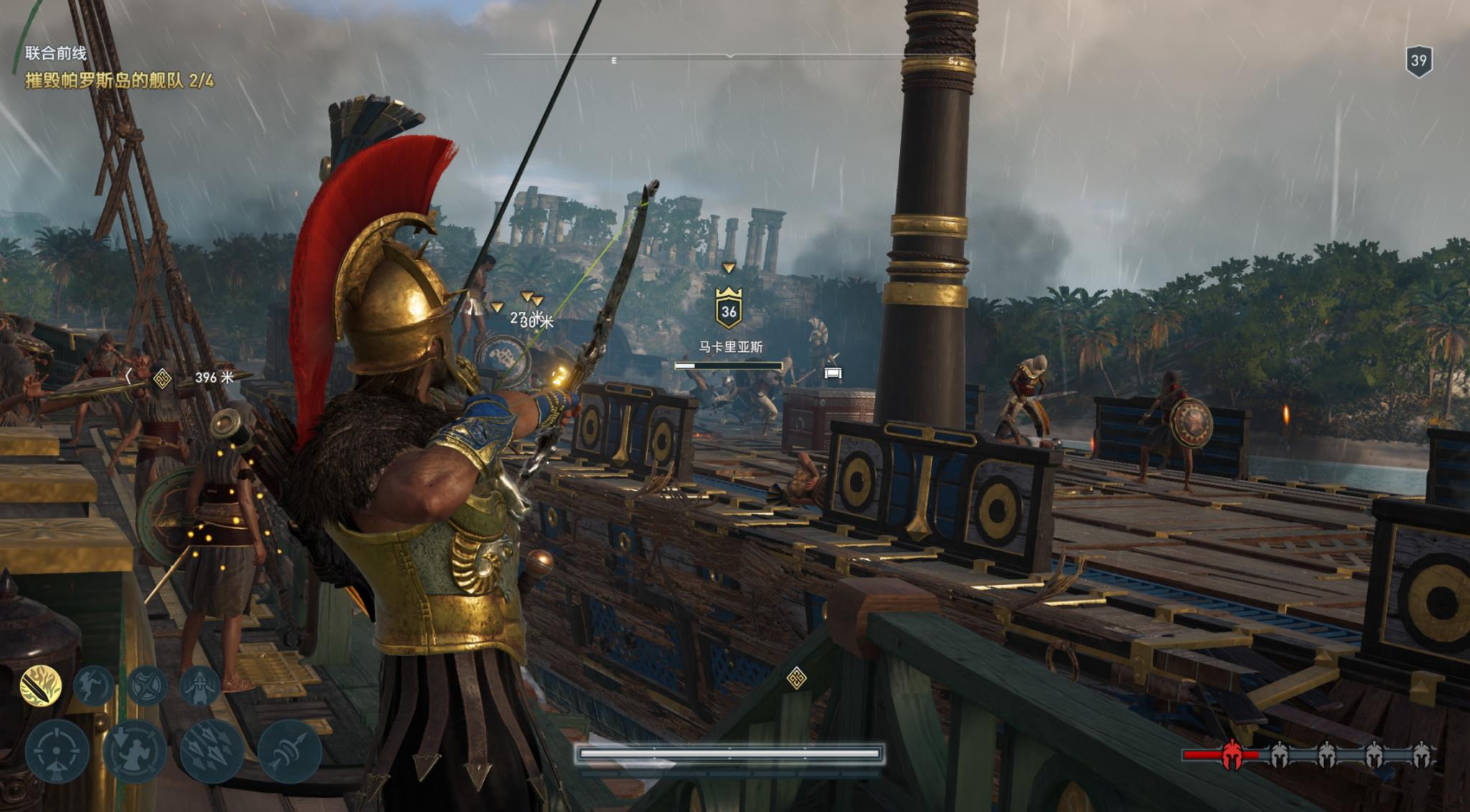
Task: Activate the glowing flaming sword ability
Action: click(40, 686)
